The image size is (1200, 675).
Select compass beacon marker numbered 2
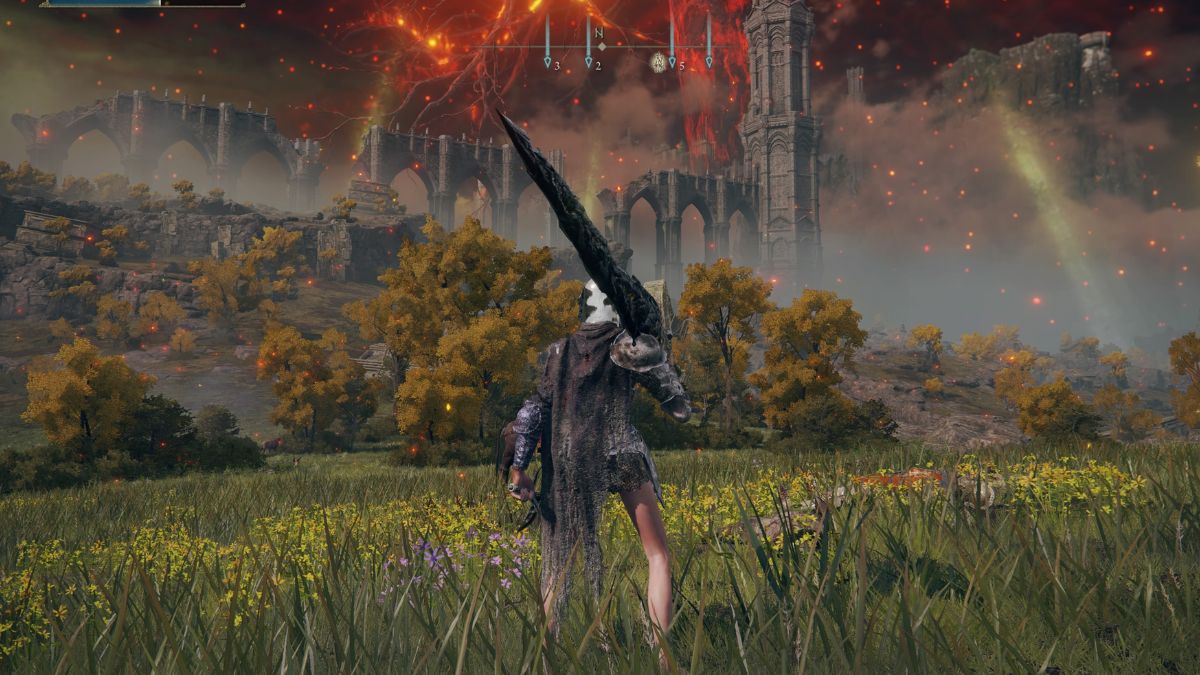(589, 62)
